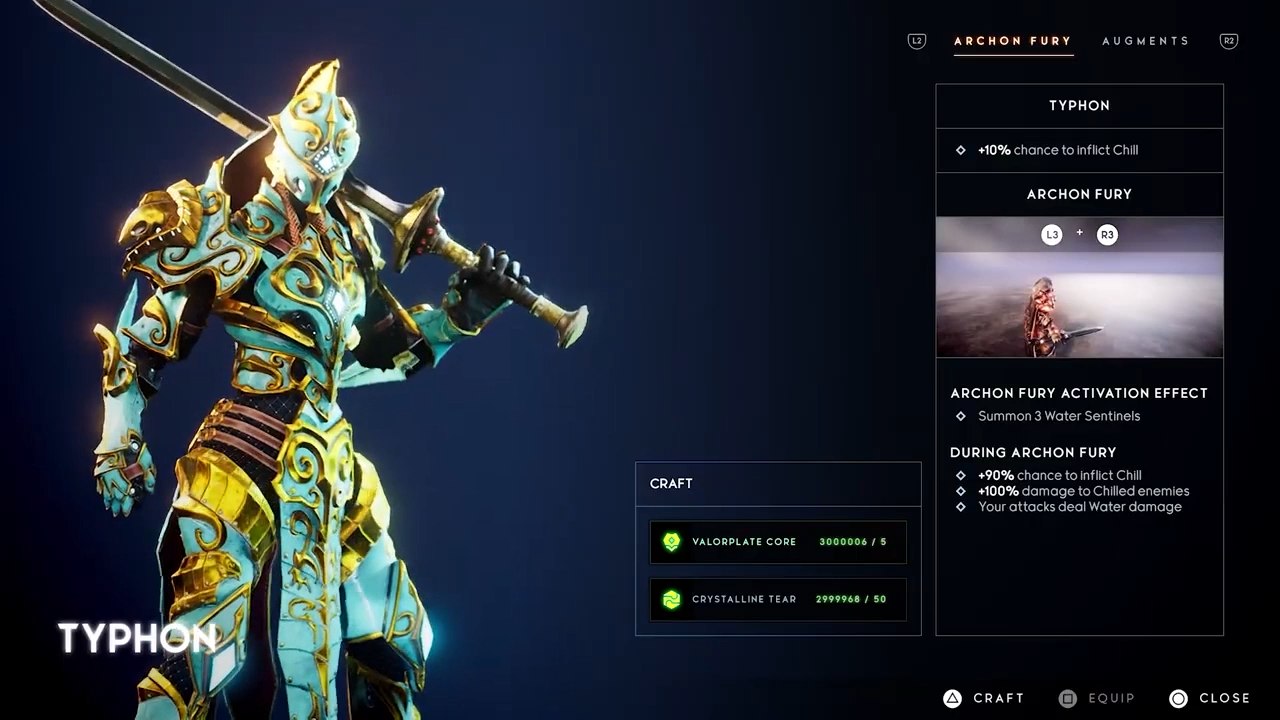
Task: Play the Archon Fury preview thumbnail
Action: tap(1079, 288)
